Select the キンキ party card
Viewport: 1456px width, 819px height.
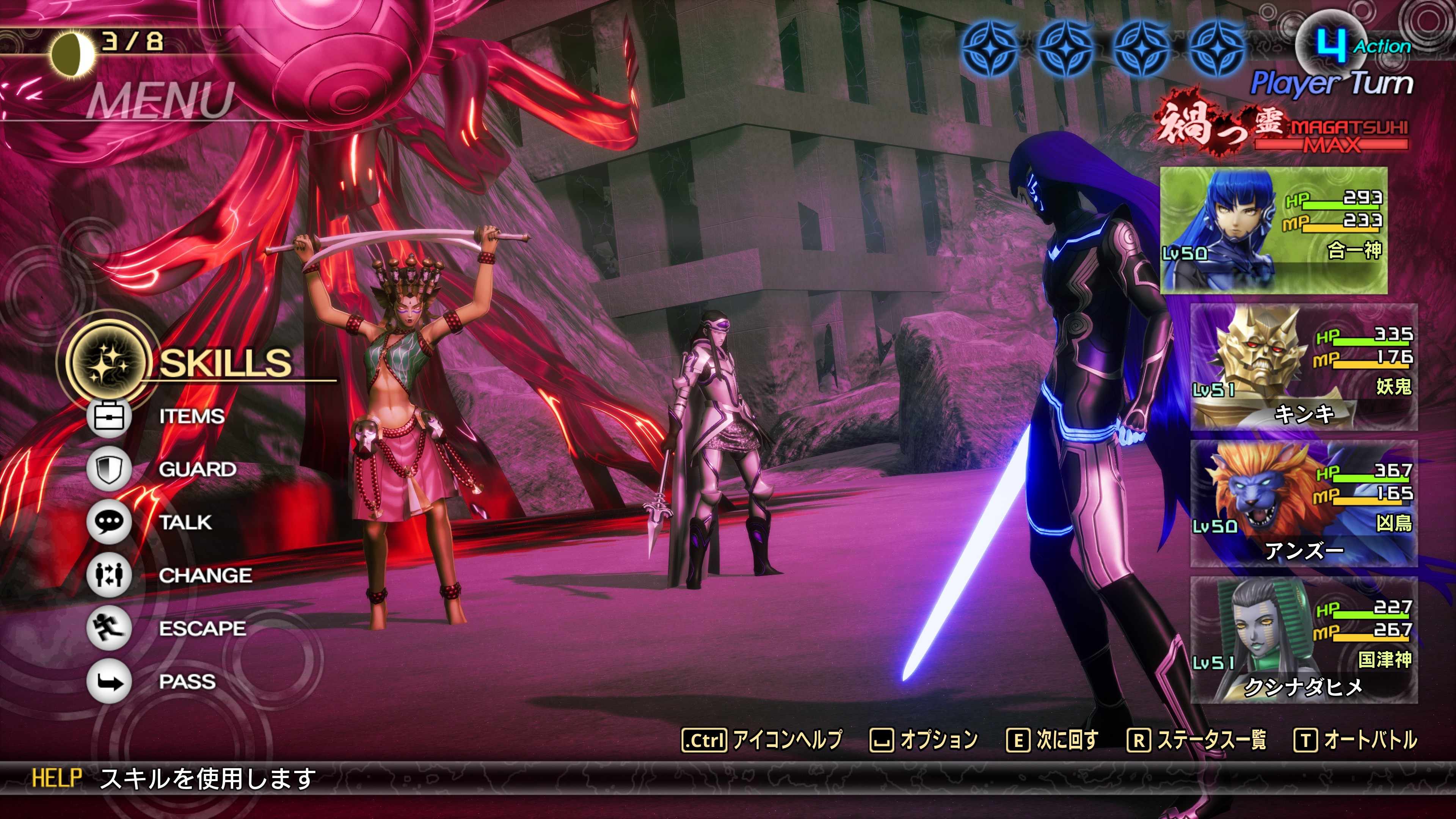pos(1304,367)
